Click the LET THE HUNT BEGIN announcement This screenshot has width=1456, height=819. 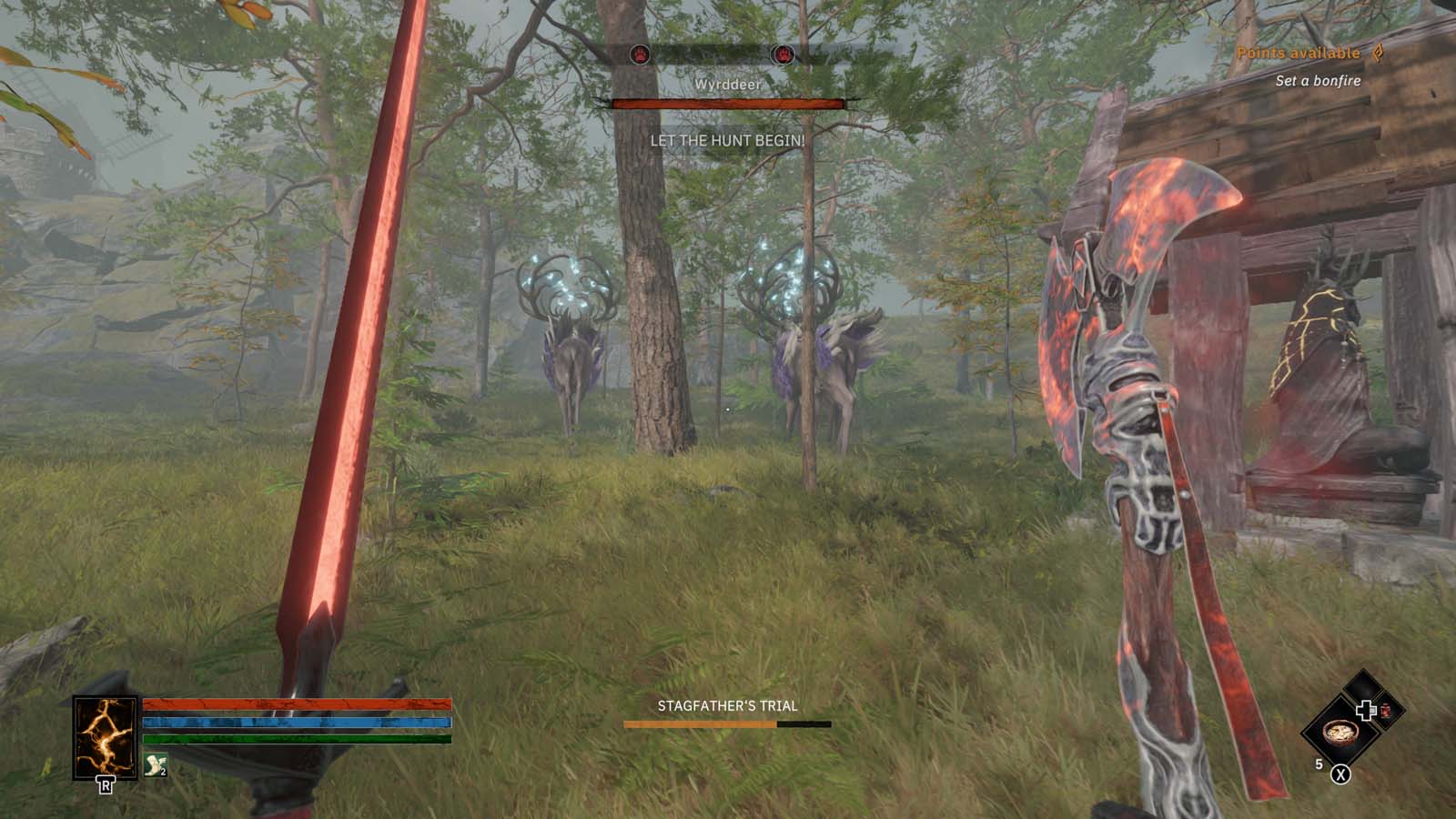[727, 141]
